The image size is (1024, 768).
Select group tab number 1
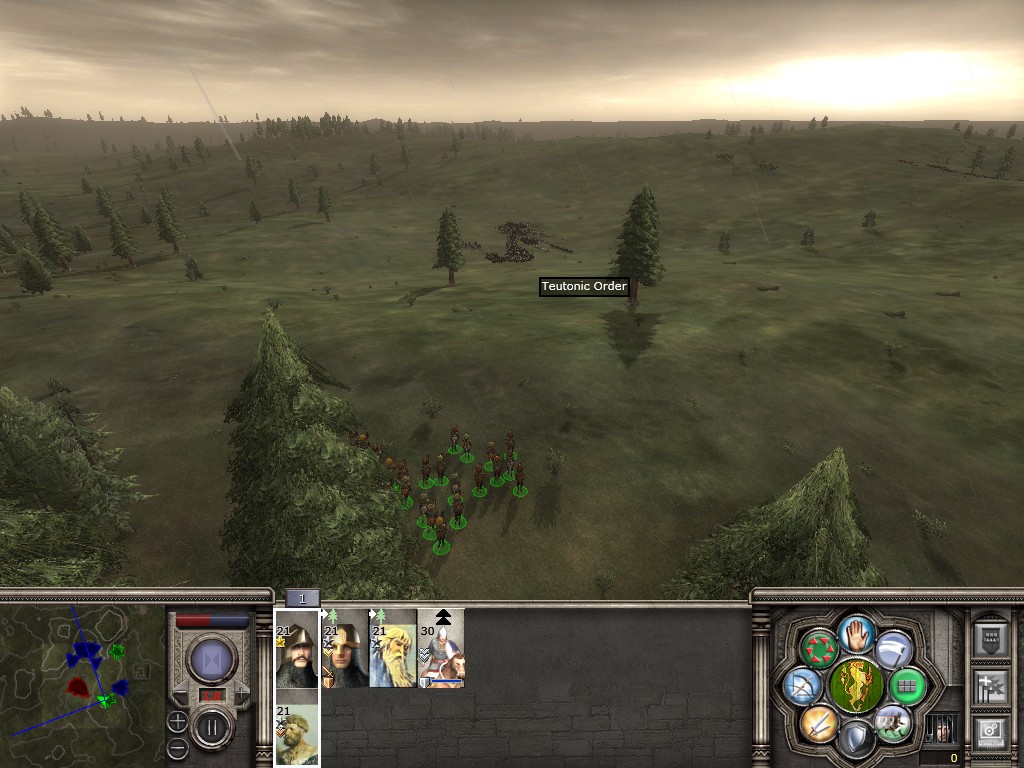[x=302, y=598]
